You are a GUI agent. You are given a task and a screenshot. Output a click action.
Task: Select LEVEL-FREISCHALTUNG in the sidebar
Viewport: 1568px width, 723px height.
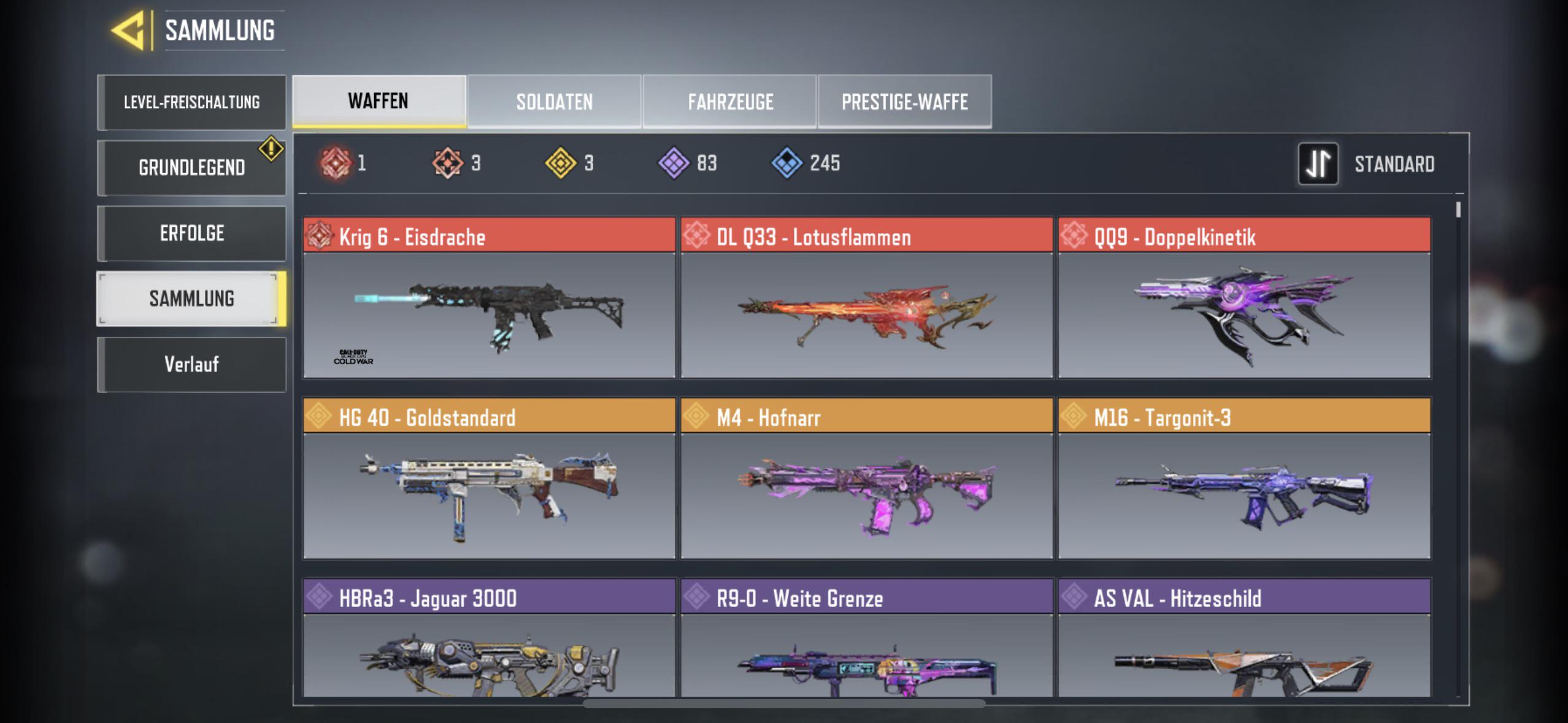point(191,102)
